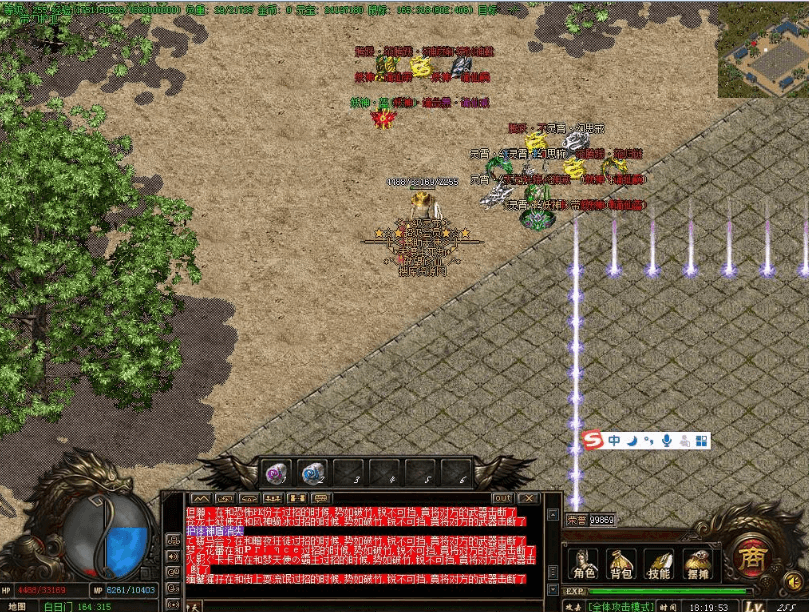
Task: Open the 背包 backpack
Action: coord(621,565)
